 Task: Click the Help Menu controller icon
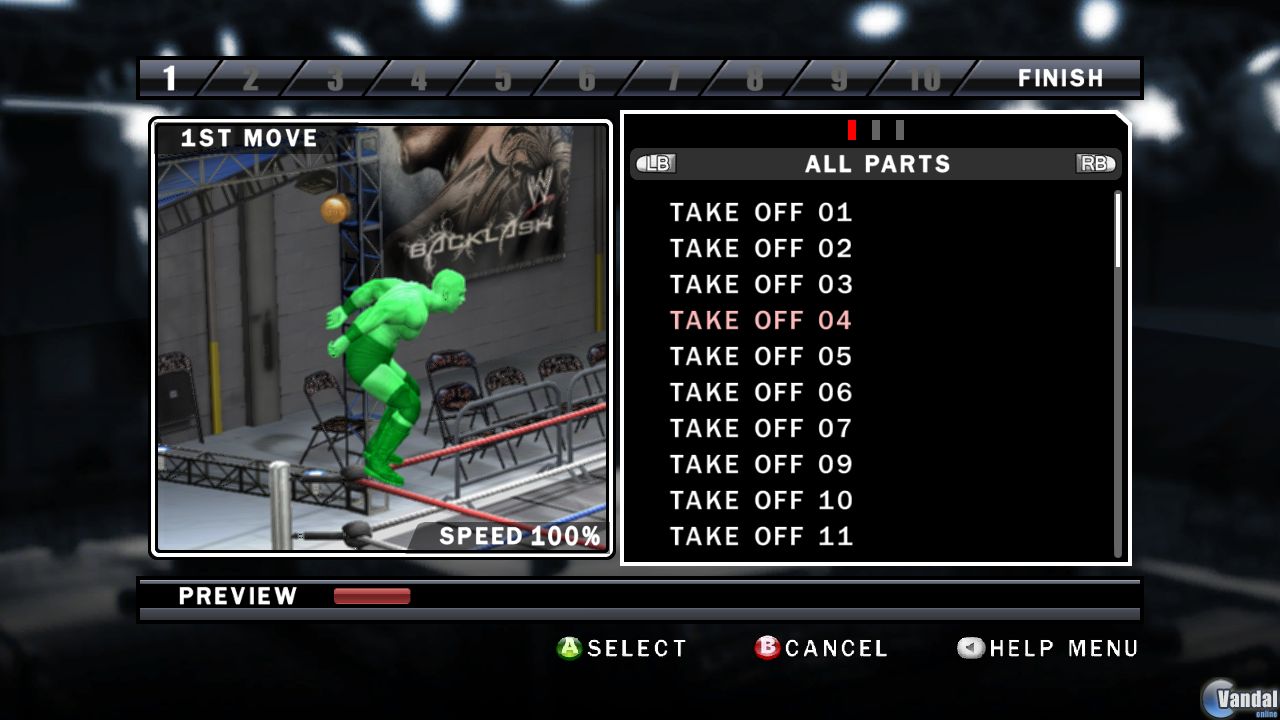pos(969,648)
